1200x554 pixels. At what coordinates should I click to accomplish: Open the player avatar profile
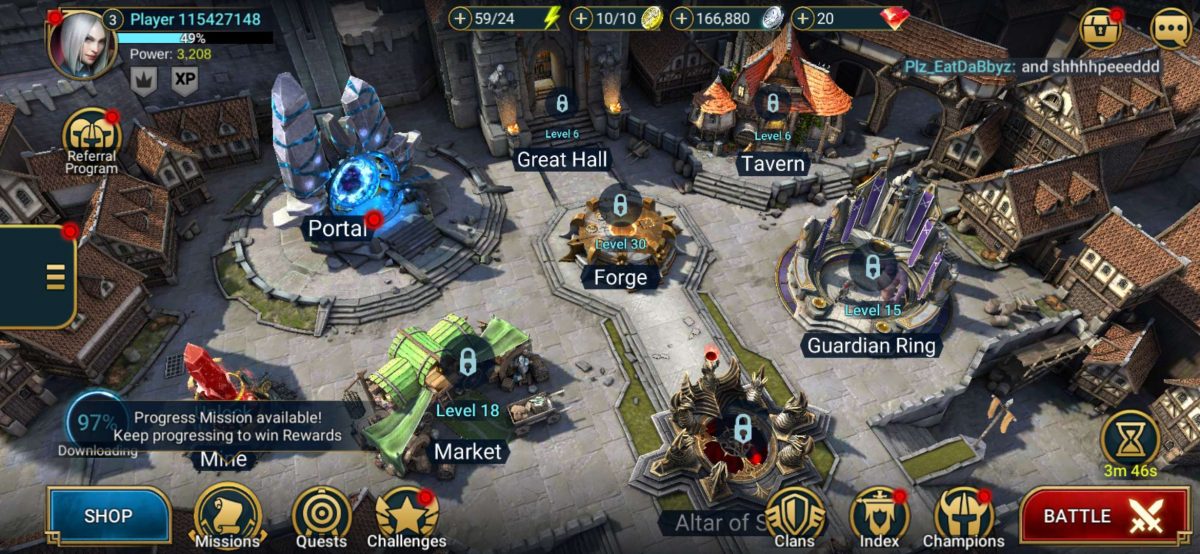tap(82, 42)
